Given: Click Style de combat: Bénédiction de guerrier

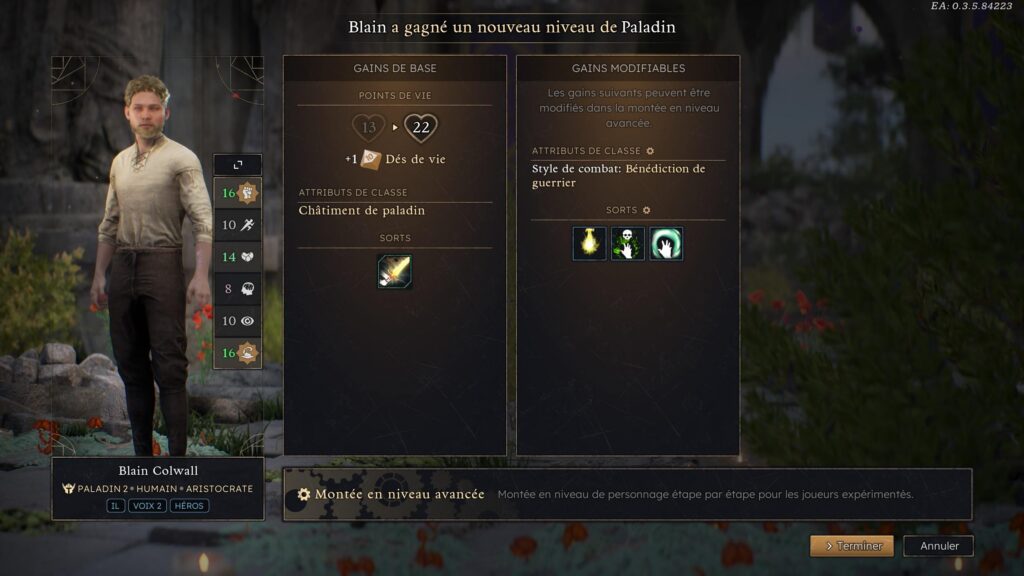Looking at the screenshot, I should [x=618, y=175].
